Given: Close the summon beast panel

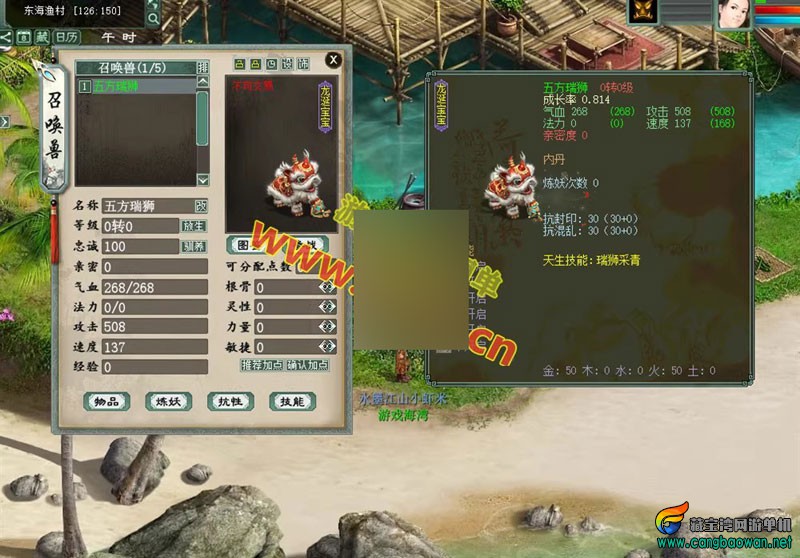Looking at the screenshot, I should click(x=333, y=60).
